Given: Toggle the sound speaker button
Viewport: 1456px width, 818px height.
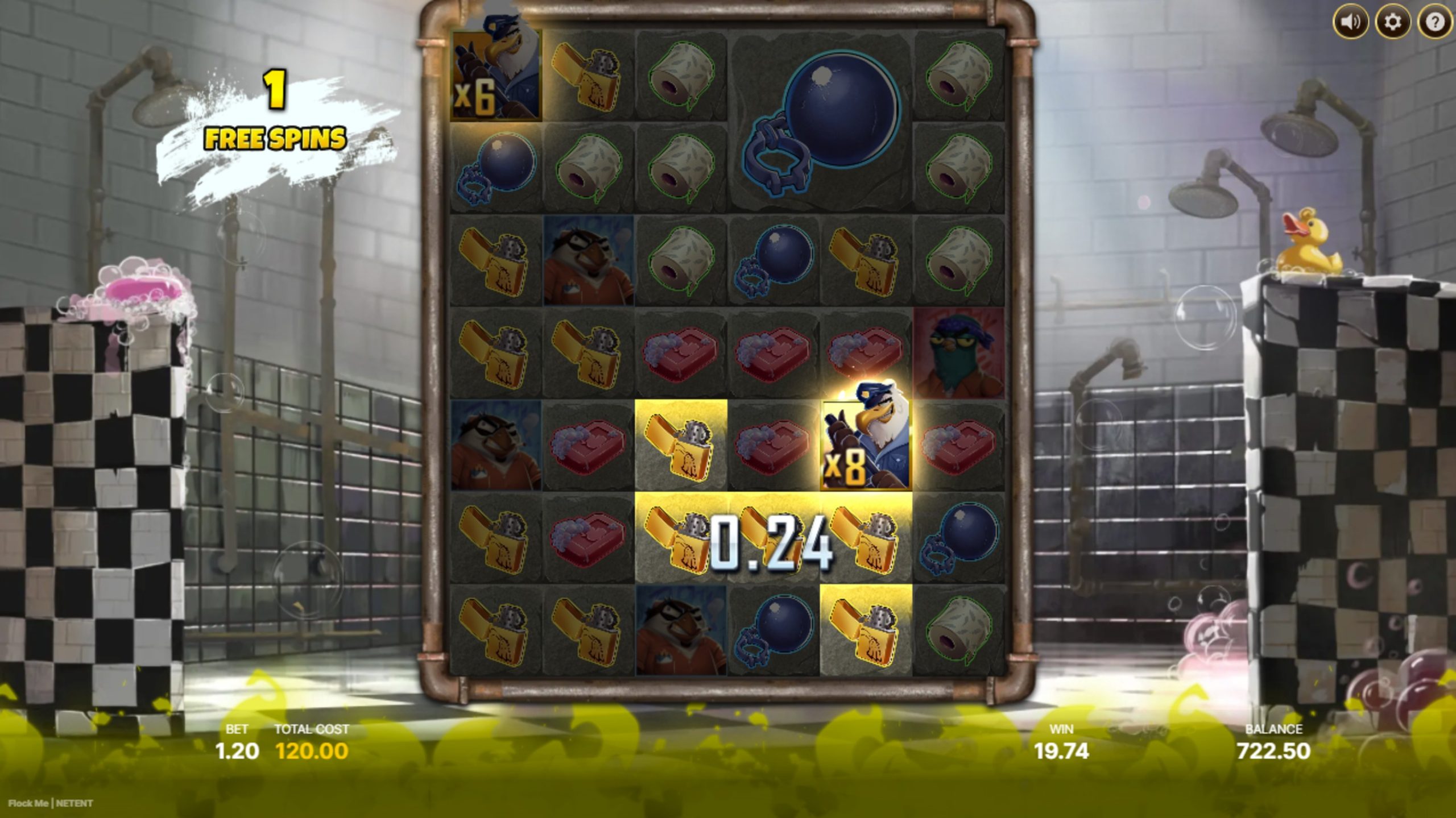Looking at the screenshot, I should pos(1350,23).
